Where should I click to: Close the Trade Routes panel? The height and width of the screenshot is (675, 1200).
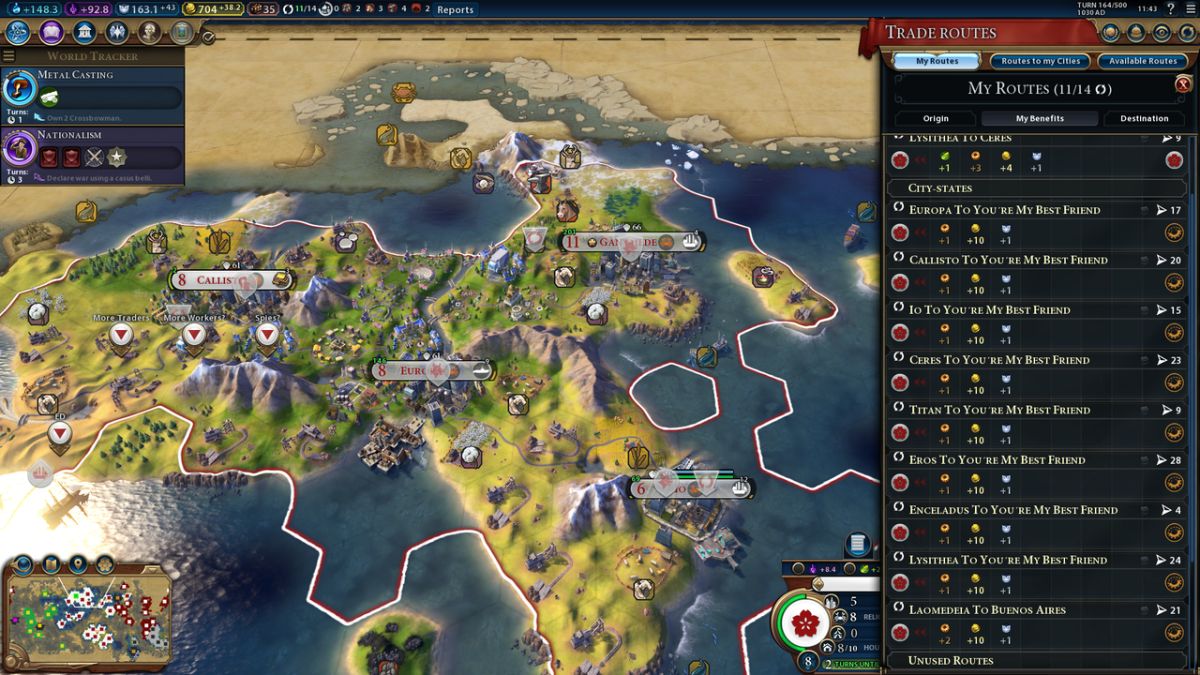click(1183, 85)
